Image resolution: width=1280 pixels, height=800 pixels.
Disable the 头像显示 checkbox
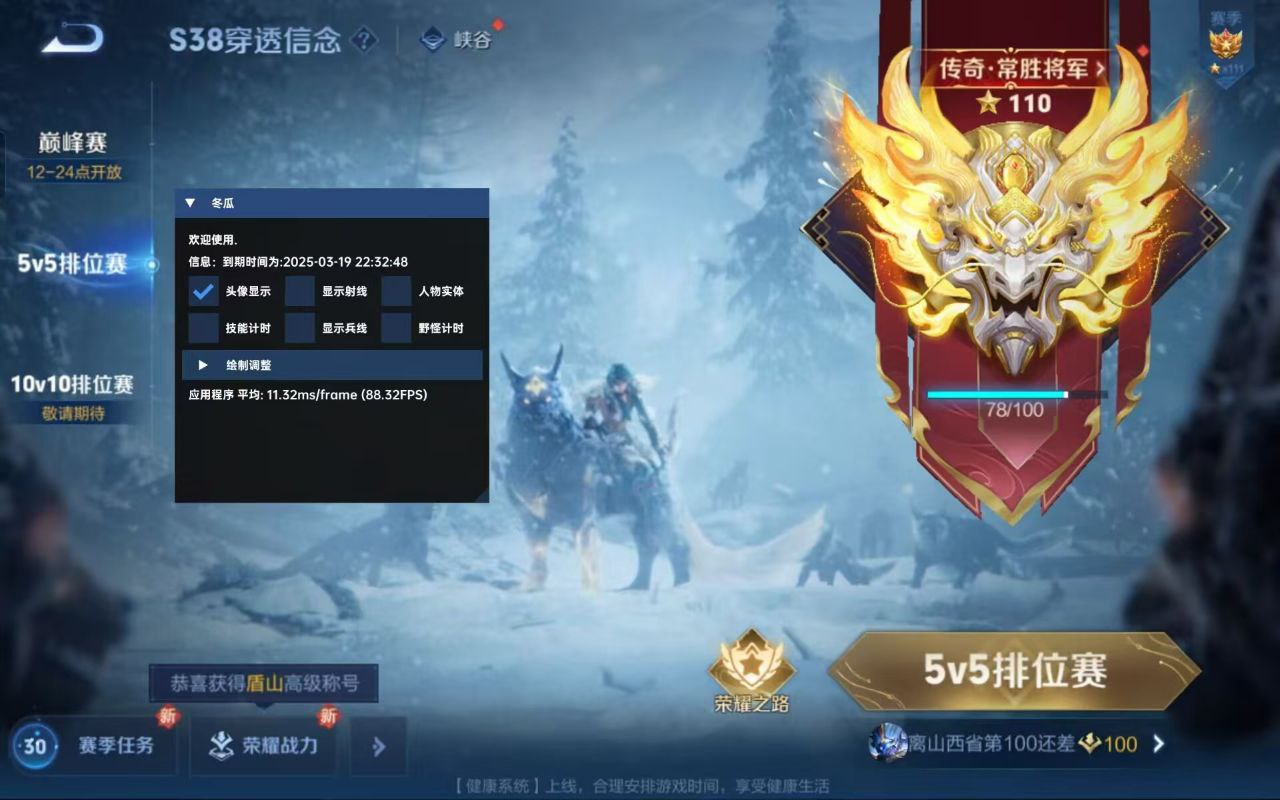[x=201, y=291]
